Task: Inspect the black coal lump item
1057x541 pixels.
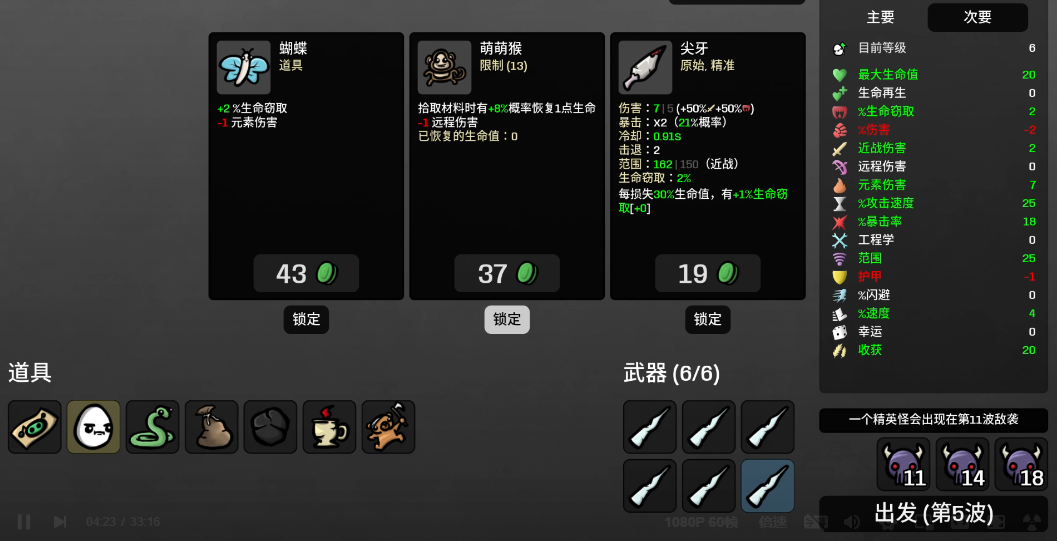Action: pos(271,427)
